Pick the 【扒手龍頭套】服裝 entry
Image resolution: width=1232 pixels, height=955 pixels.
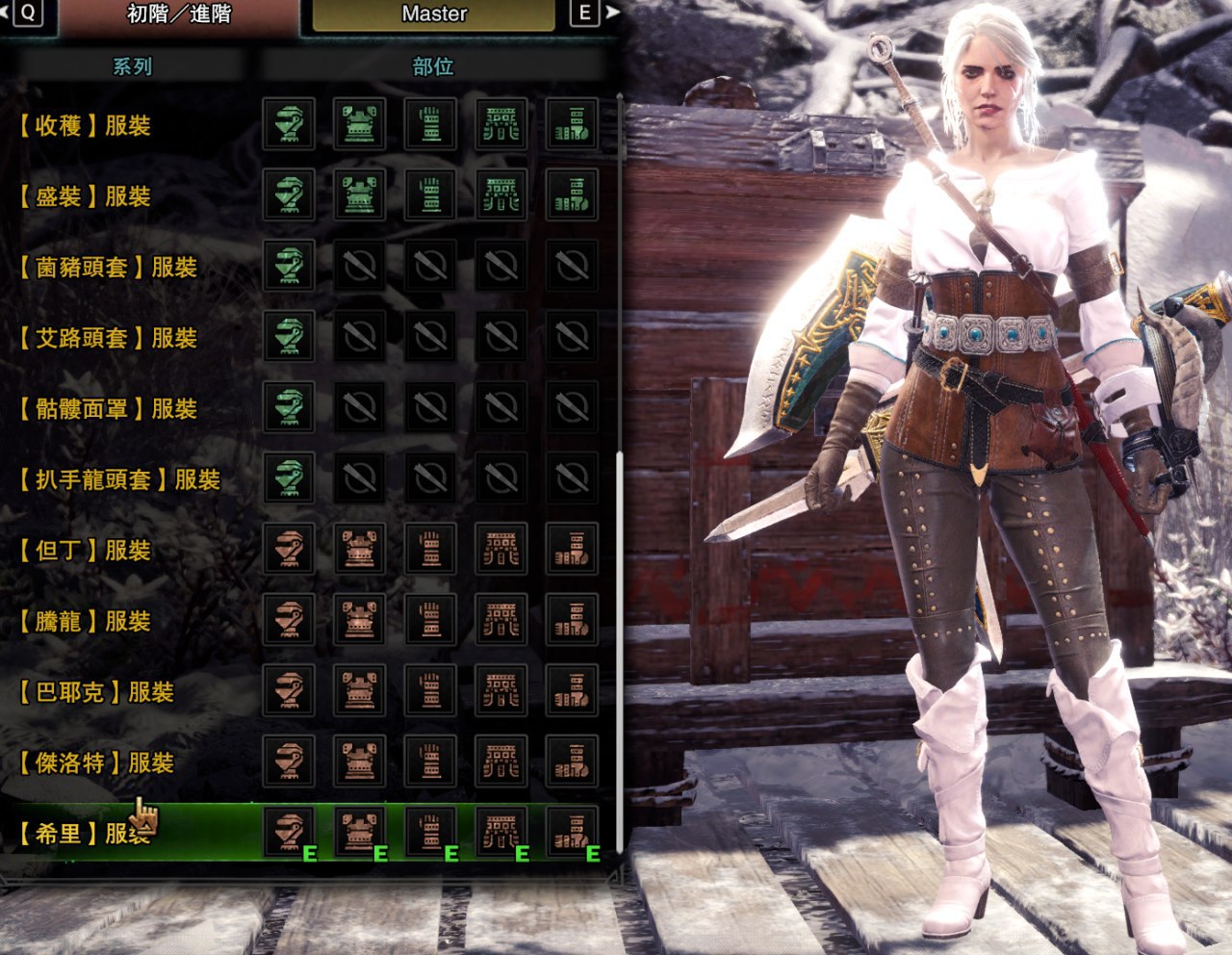click(119, 480)
